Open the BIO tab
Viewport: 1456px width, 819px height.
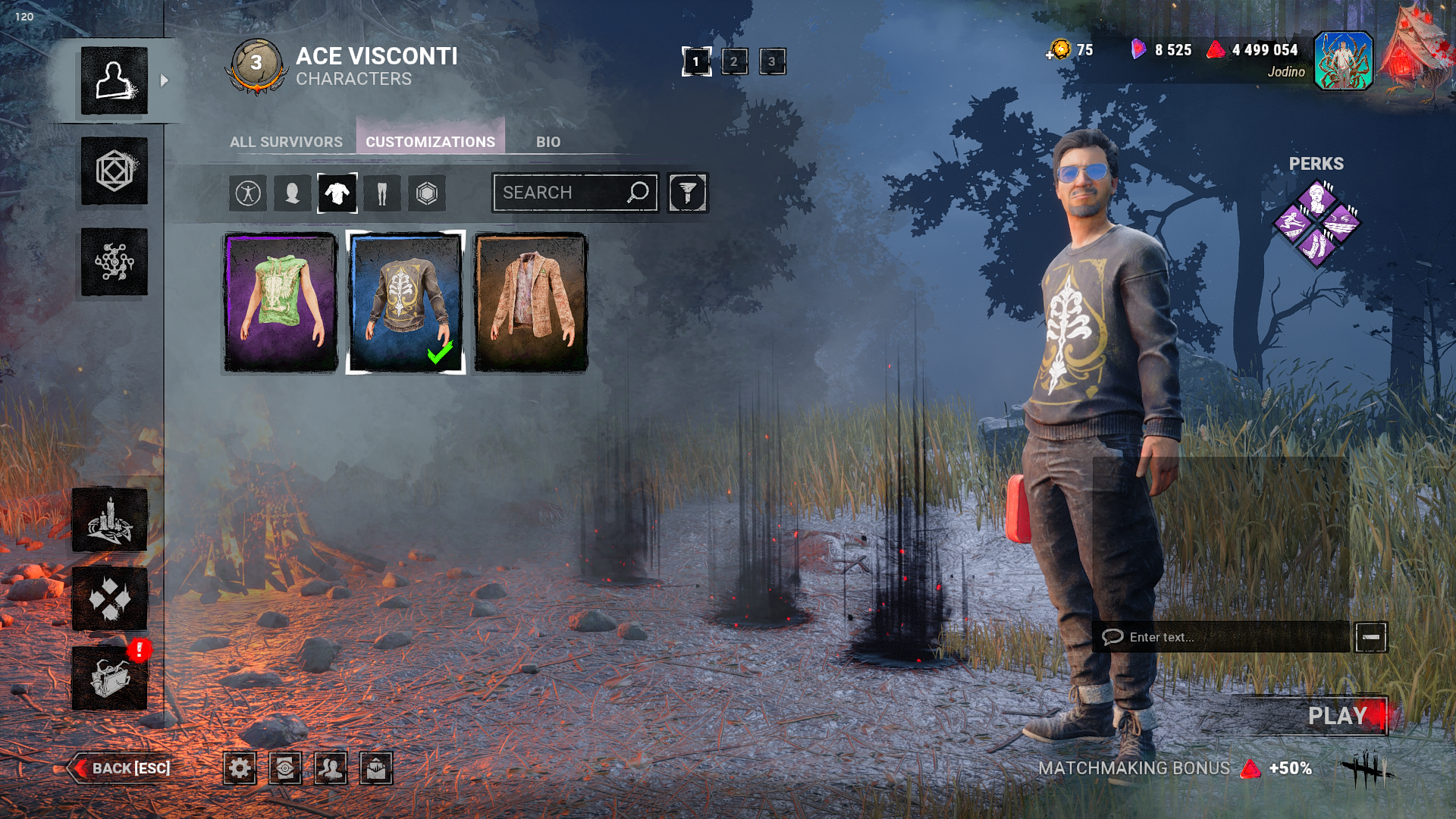coord(548,142)
